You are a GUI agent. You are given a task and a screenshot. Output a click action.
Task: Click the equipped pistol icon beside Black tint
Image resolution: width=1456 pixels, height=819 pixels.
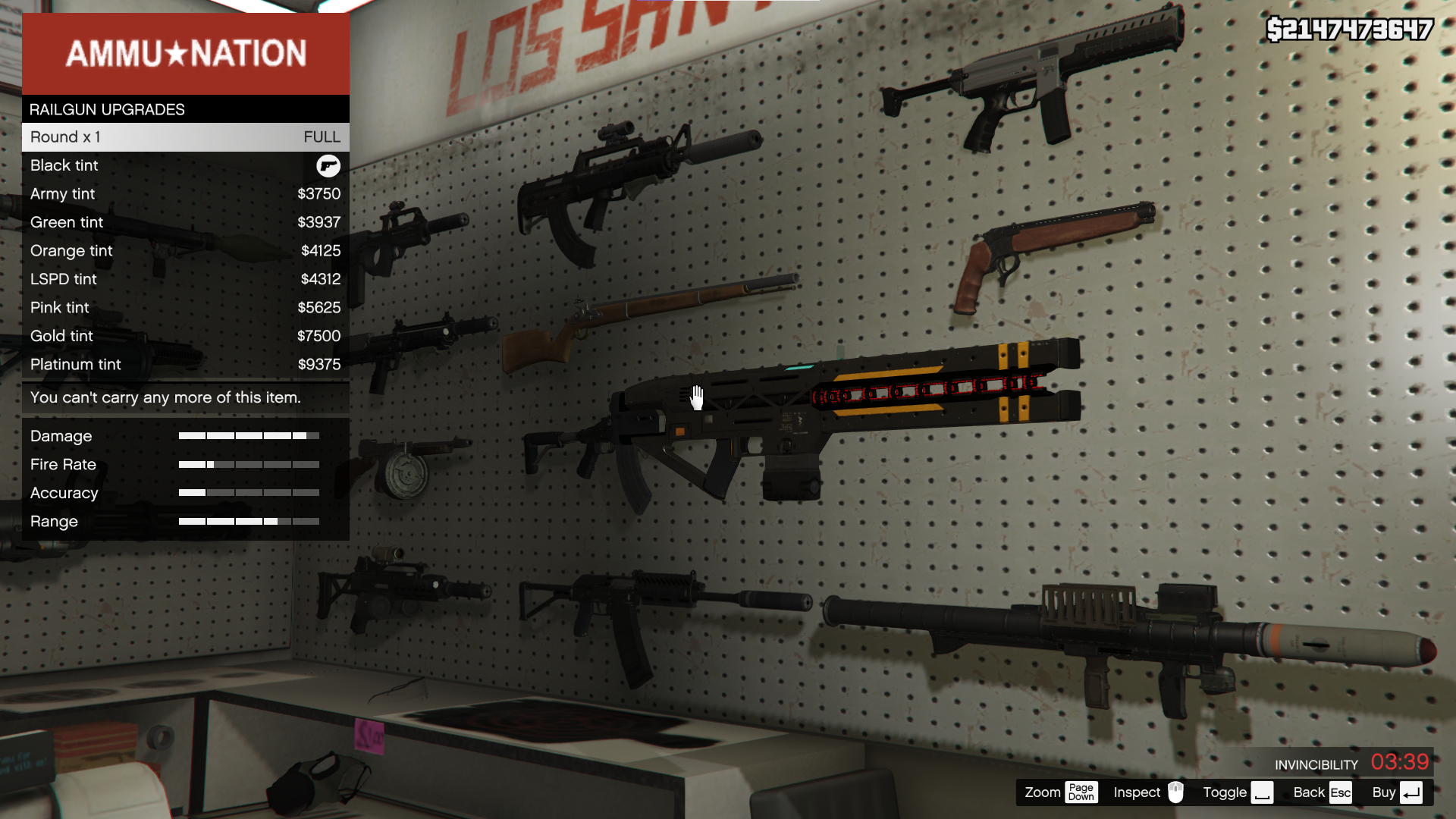328,166
